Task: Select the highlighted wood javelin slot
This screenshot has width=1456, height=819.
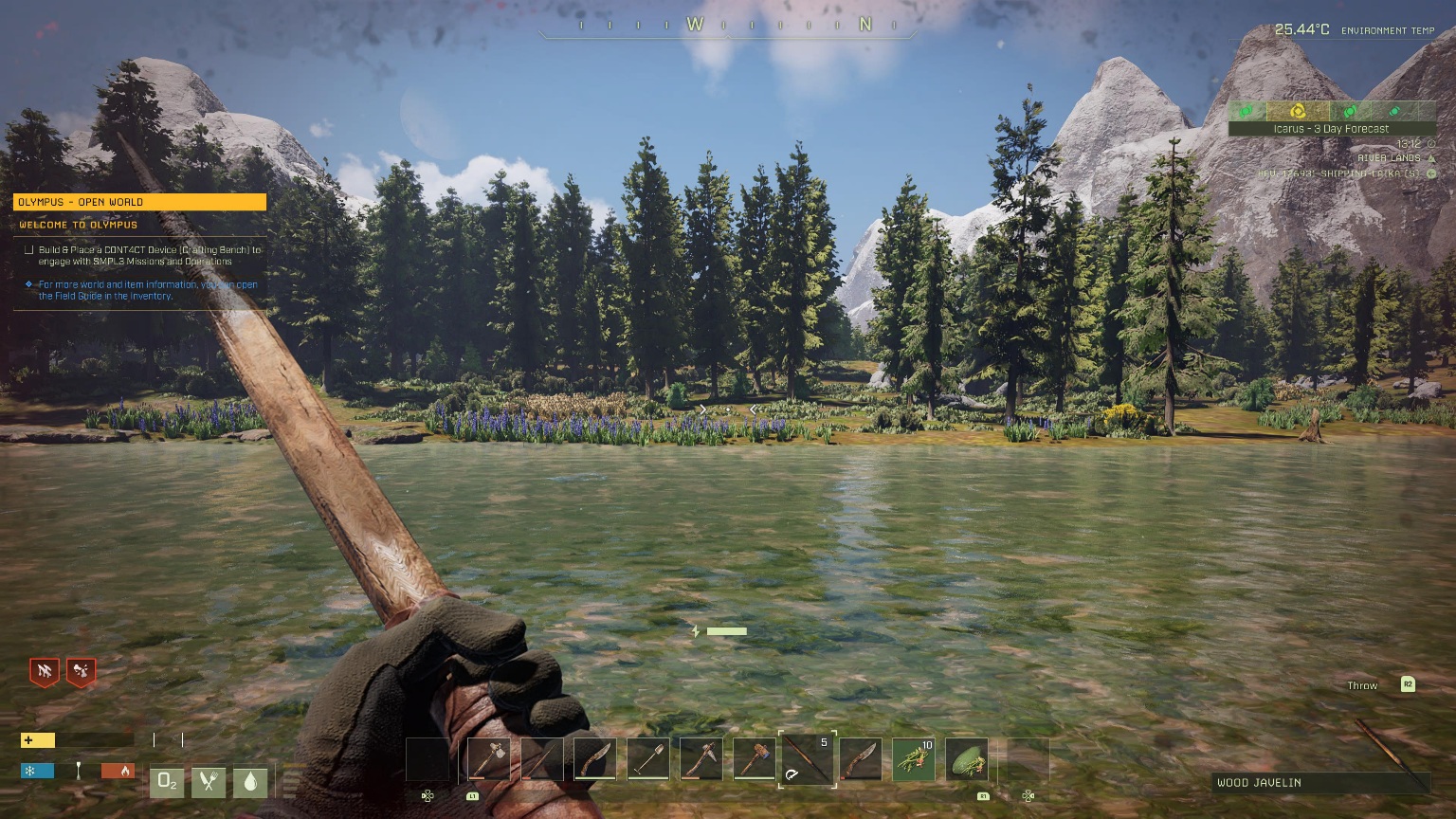Action: [x=807, y=759]
